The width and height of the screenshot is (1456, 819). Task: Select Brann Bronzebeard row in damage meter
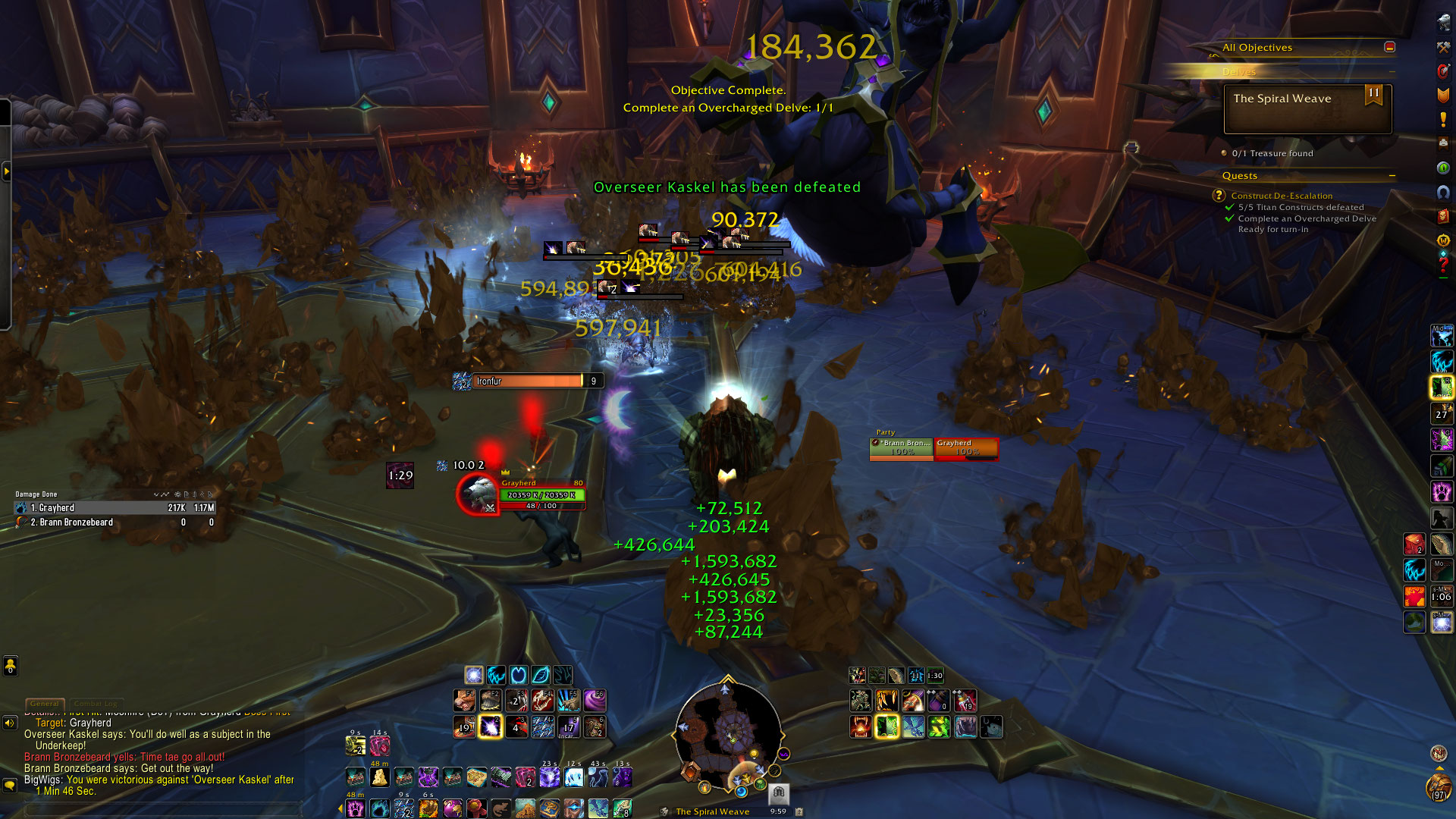pos(115,522)
